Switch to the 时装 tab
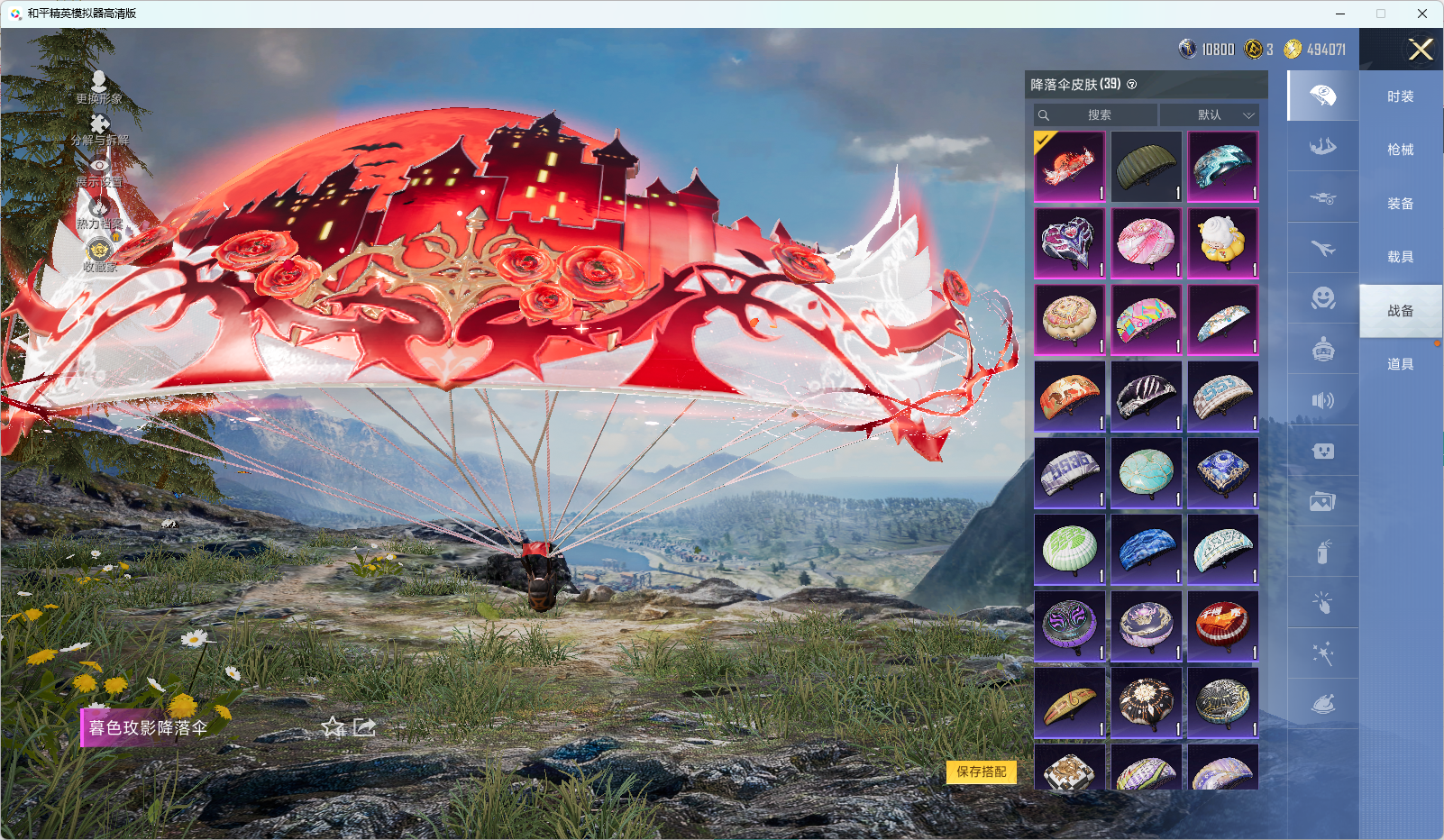 coord(1400,96)
